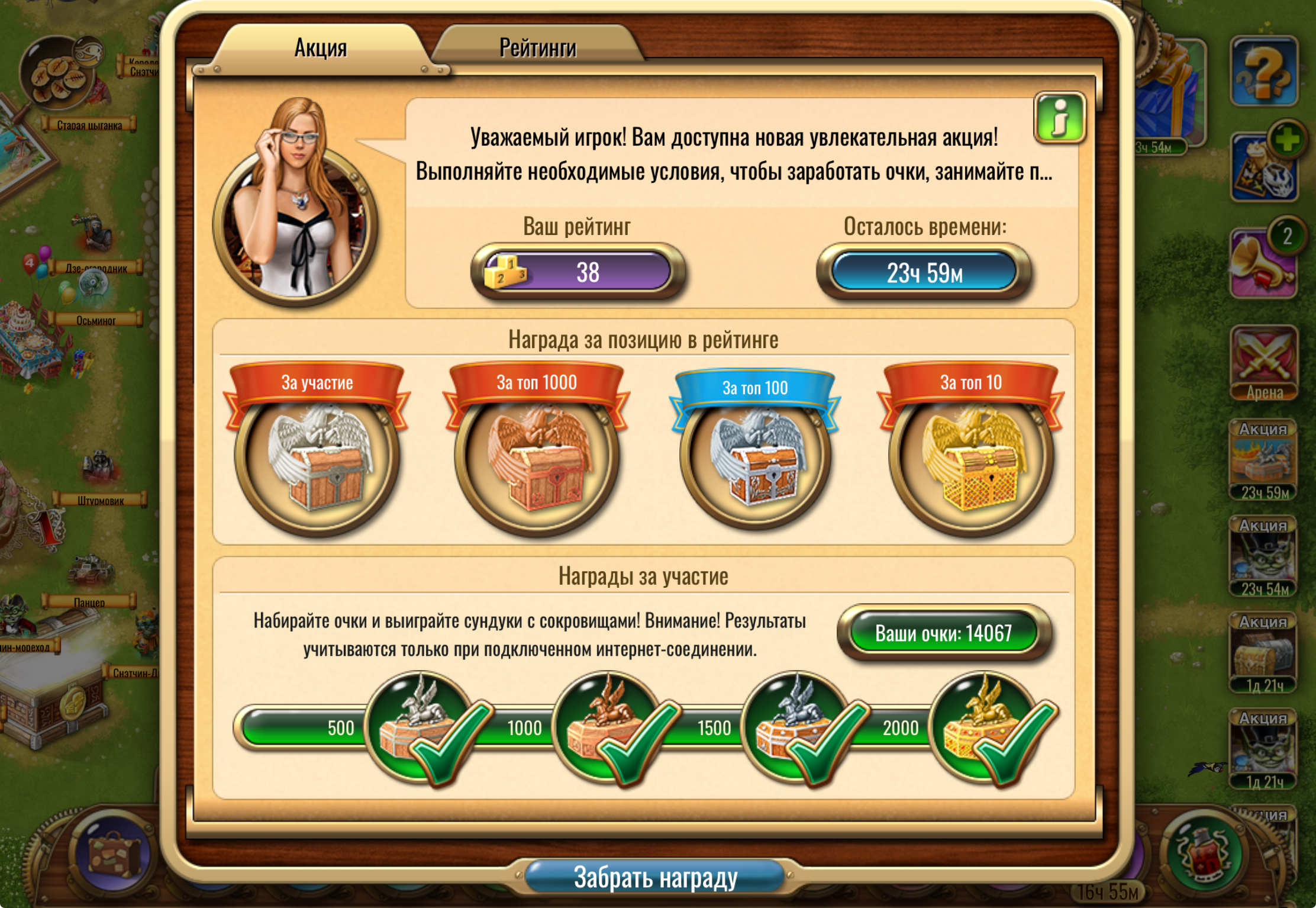Open the gramophone icon with badge 2
Image resolution: width=1316 pixels, height=908 pixels.
pyautogui.click(x=1263, y=263)
